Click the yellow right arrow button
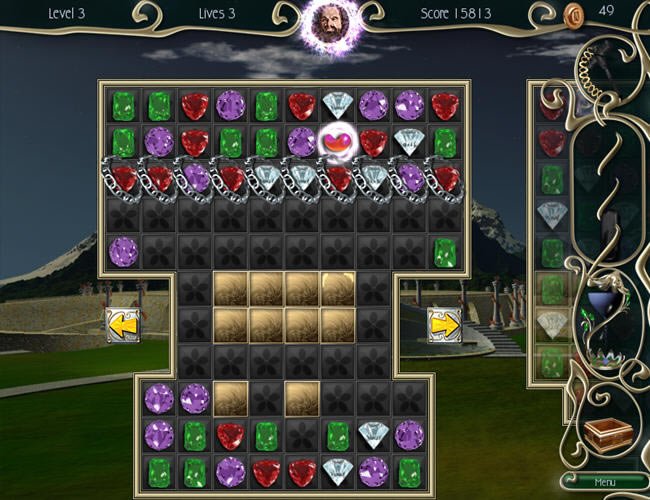Viewport: 650px width, 500px height. tap(444, 324)
